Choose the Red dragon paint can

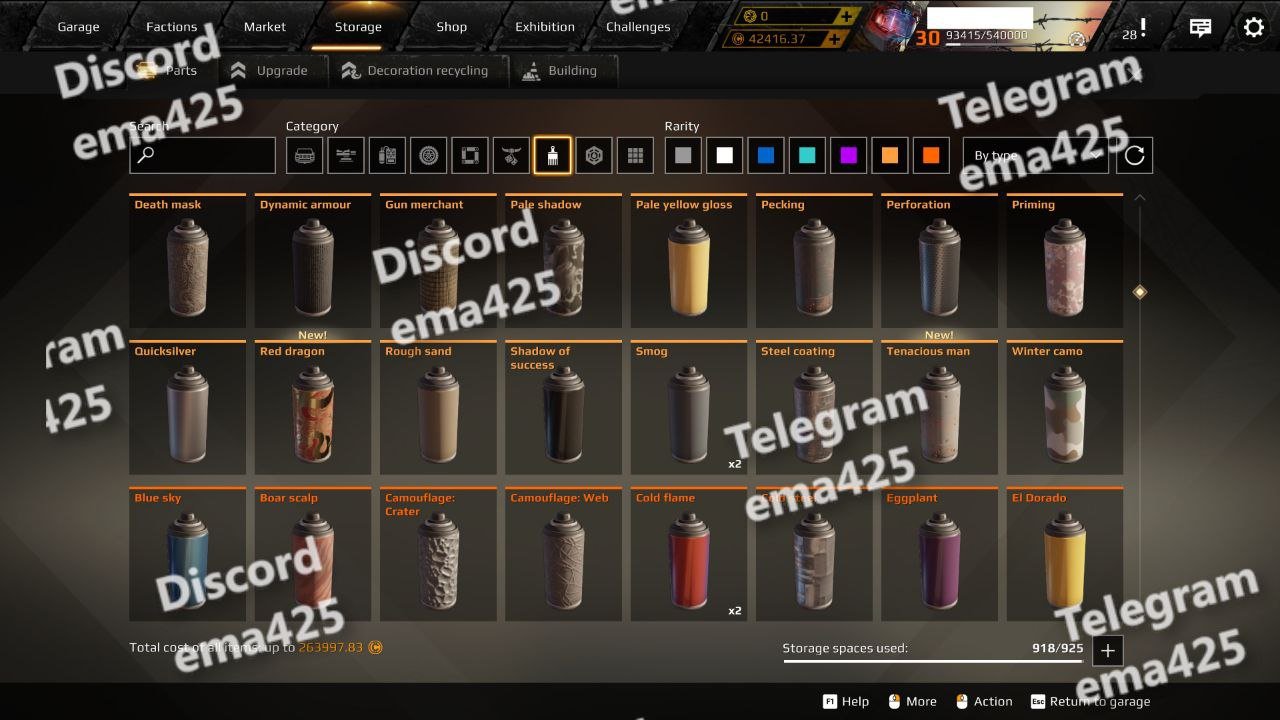pyautogui.click(x=313, y=408)
